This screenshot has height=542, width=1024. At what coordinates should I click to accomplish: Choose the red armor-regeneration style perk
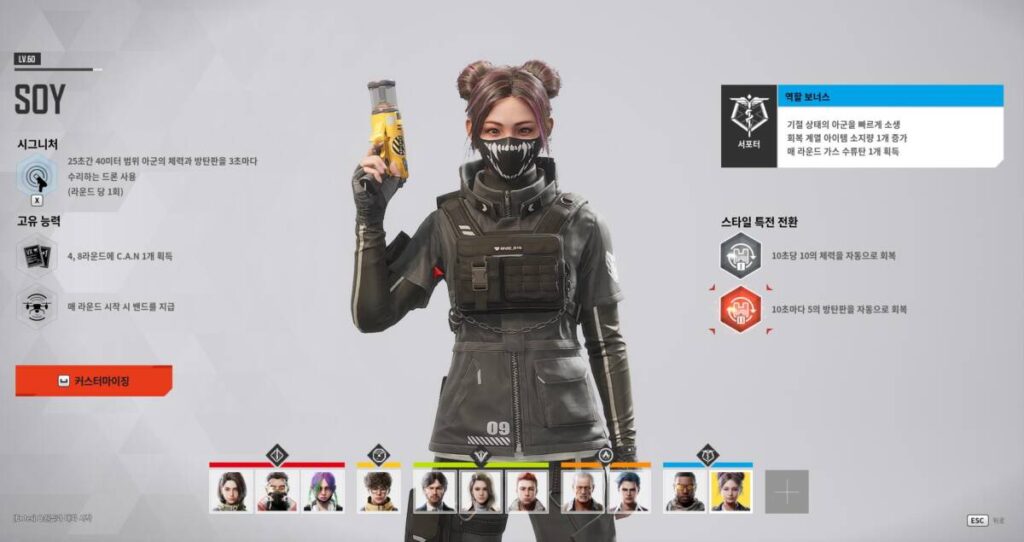click(x=741, y=309)
